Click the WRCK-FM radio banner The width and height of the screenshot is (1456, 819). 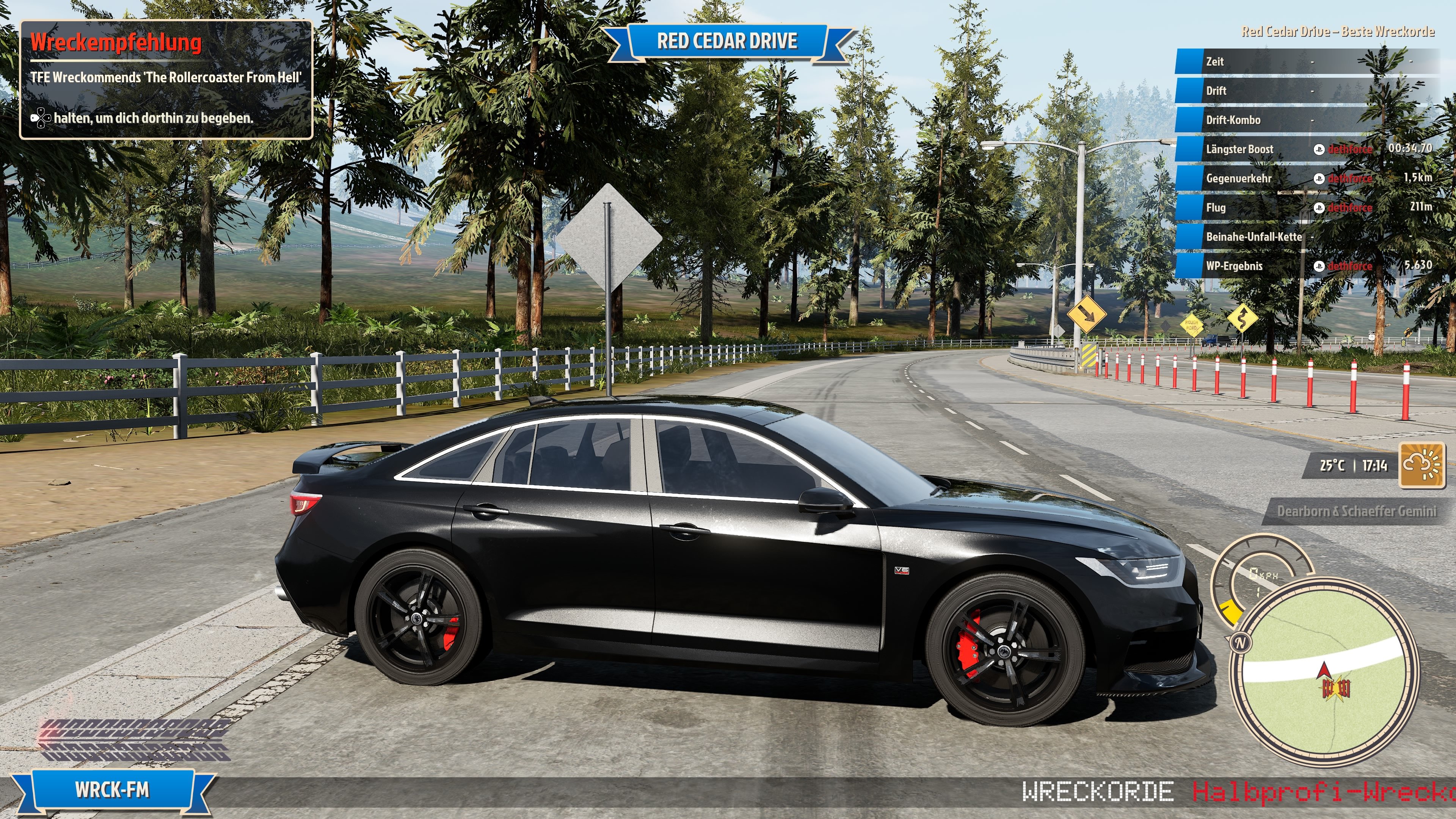112,789
